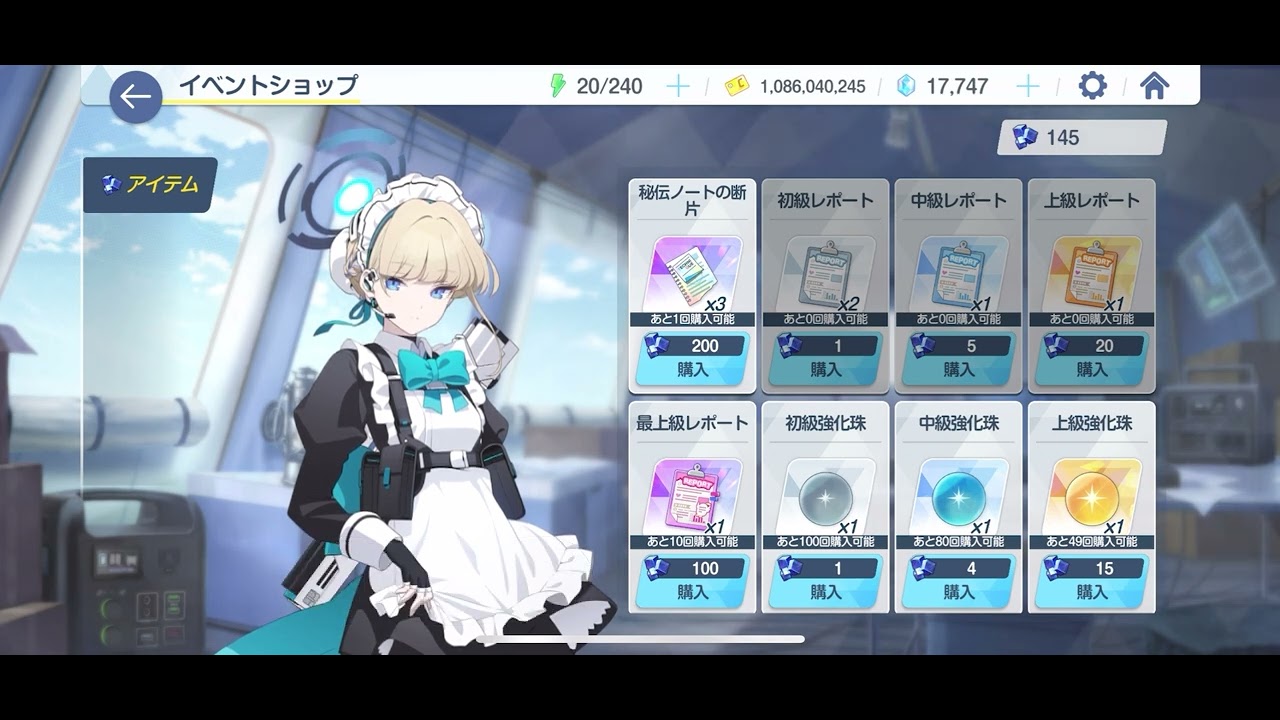Select the sold-out 中級レポート item
This screenshot has height=720, width=1280.
pyautogui.click(x=958, y=285)
